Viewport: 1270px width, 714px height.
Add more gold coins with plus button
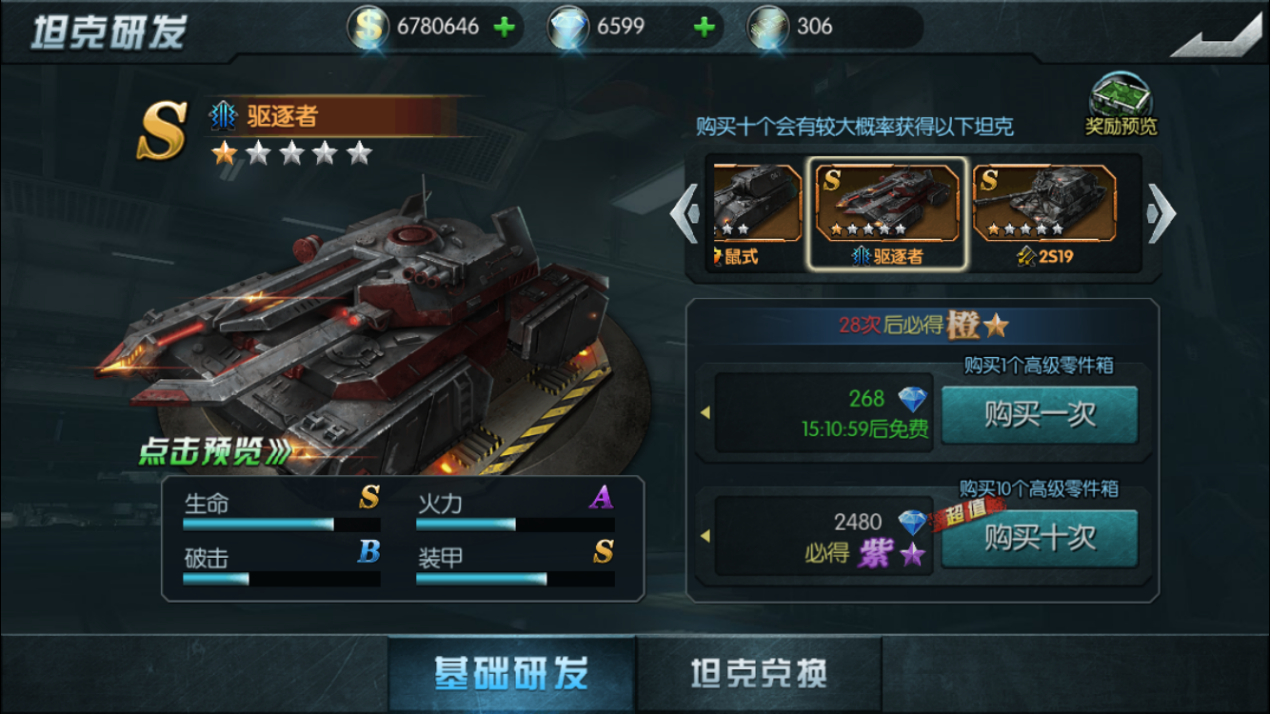505,27
